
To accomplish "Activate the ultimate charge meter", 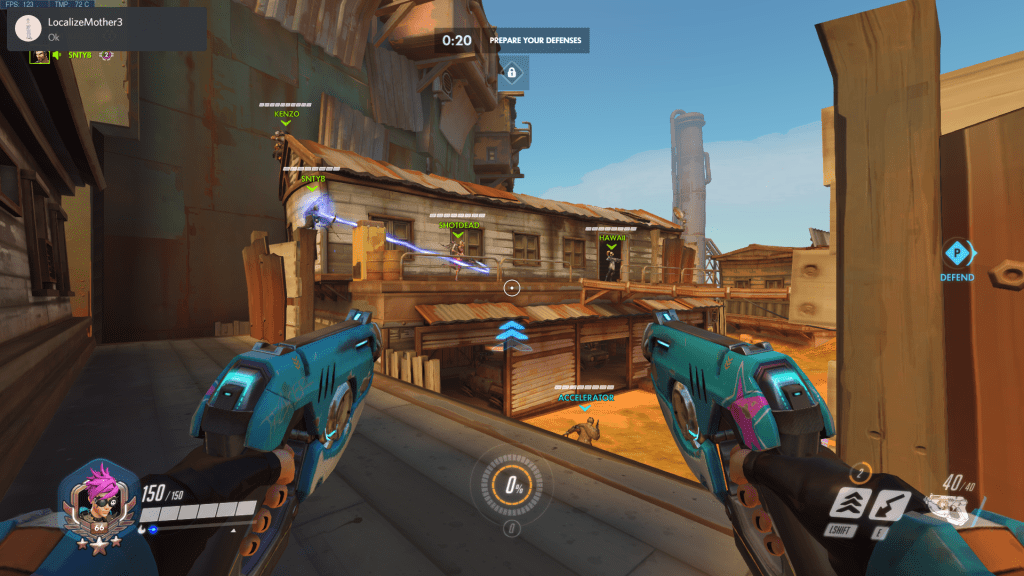I will (x=511, y=487).
